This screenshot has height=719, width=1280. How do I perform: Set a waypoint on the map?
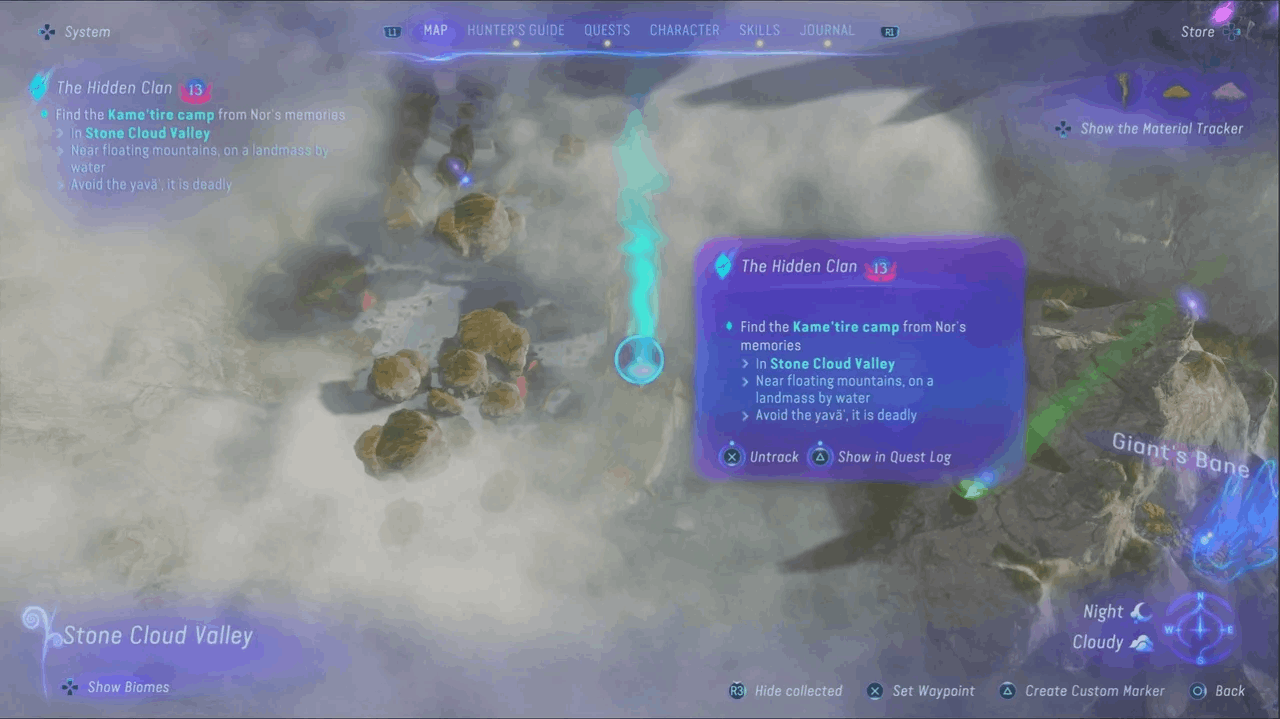[x=921, y=691]
